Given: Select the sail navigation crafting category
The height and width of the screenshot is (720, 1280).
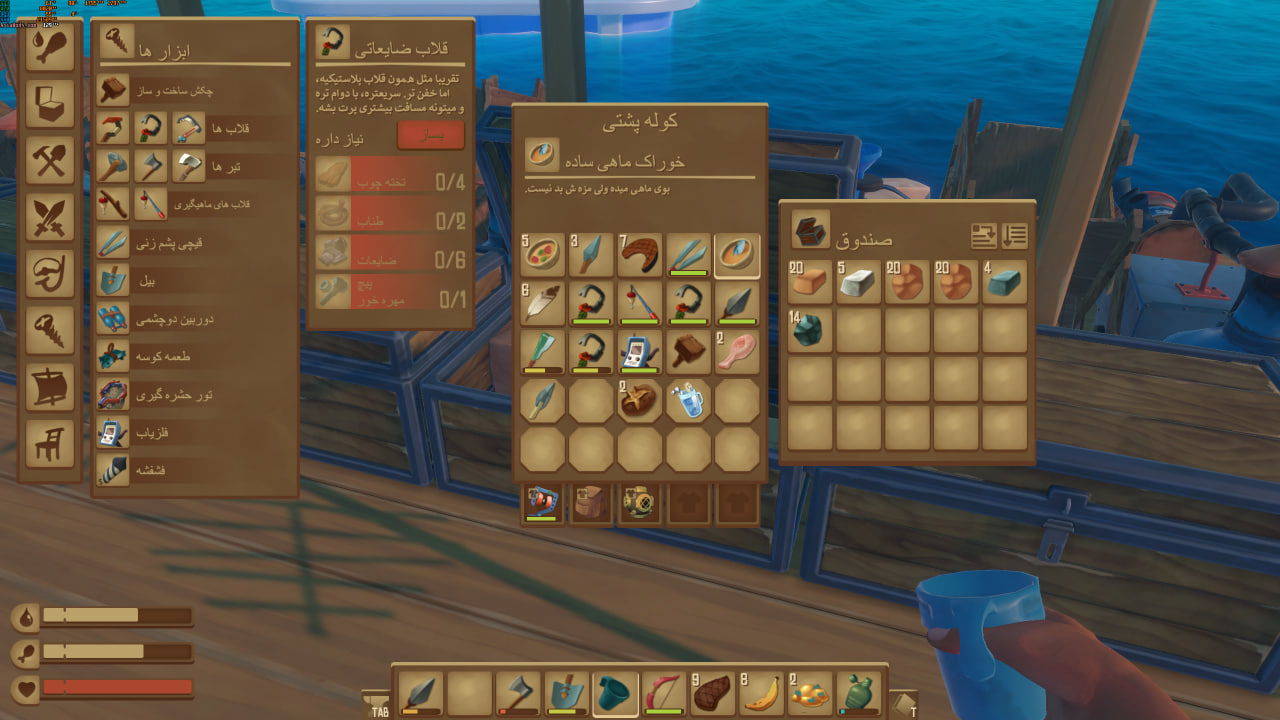Looking at the screenshot, I should [x=50, y=387].
